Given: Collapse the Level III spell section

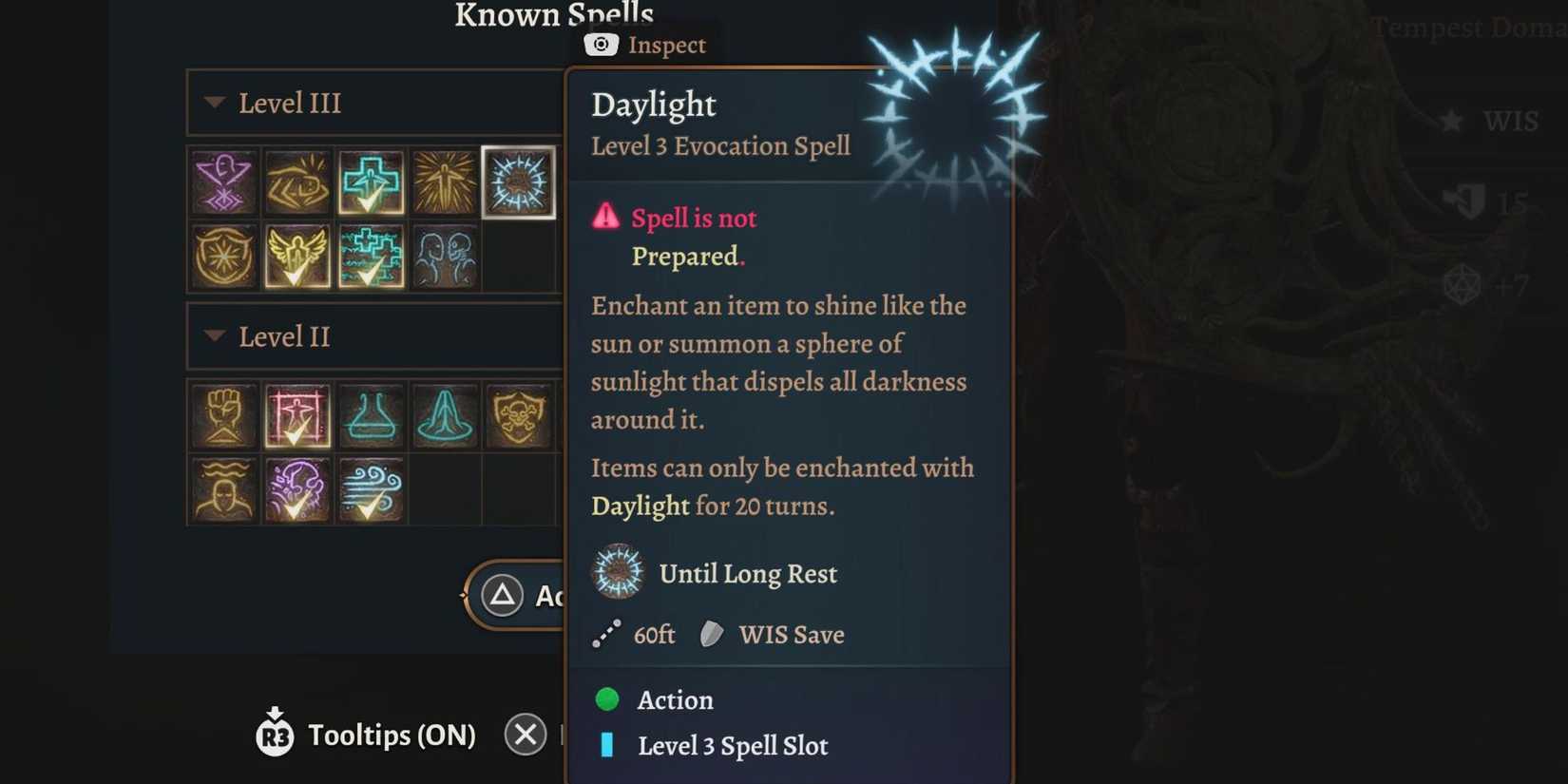Looking at the screenshot, I should click(215, 104).
